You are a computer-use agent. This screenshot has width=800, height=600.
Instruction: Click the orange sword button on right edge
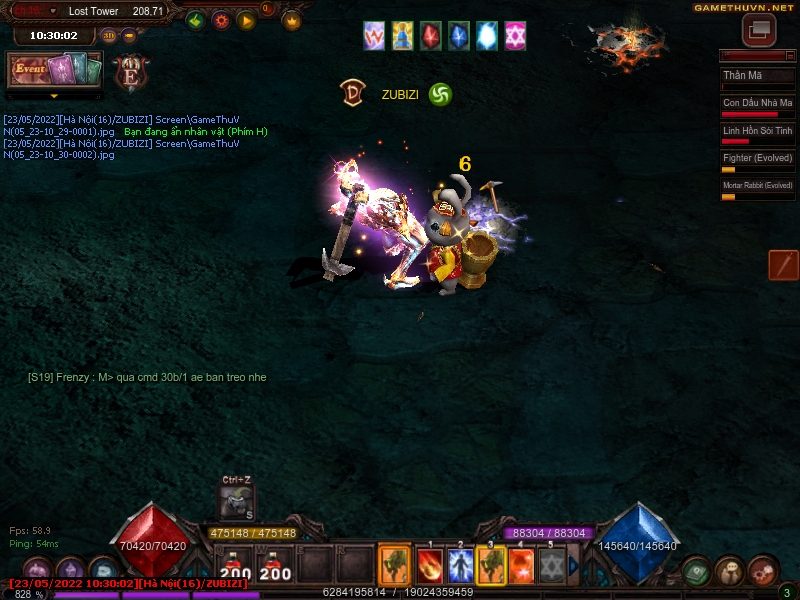coord(783,265)
